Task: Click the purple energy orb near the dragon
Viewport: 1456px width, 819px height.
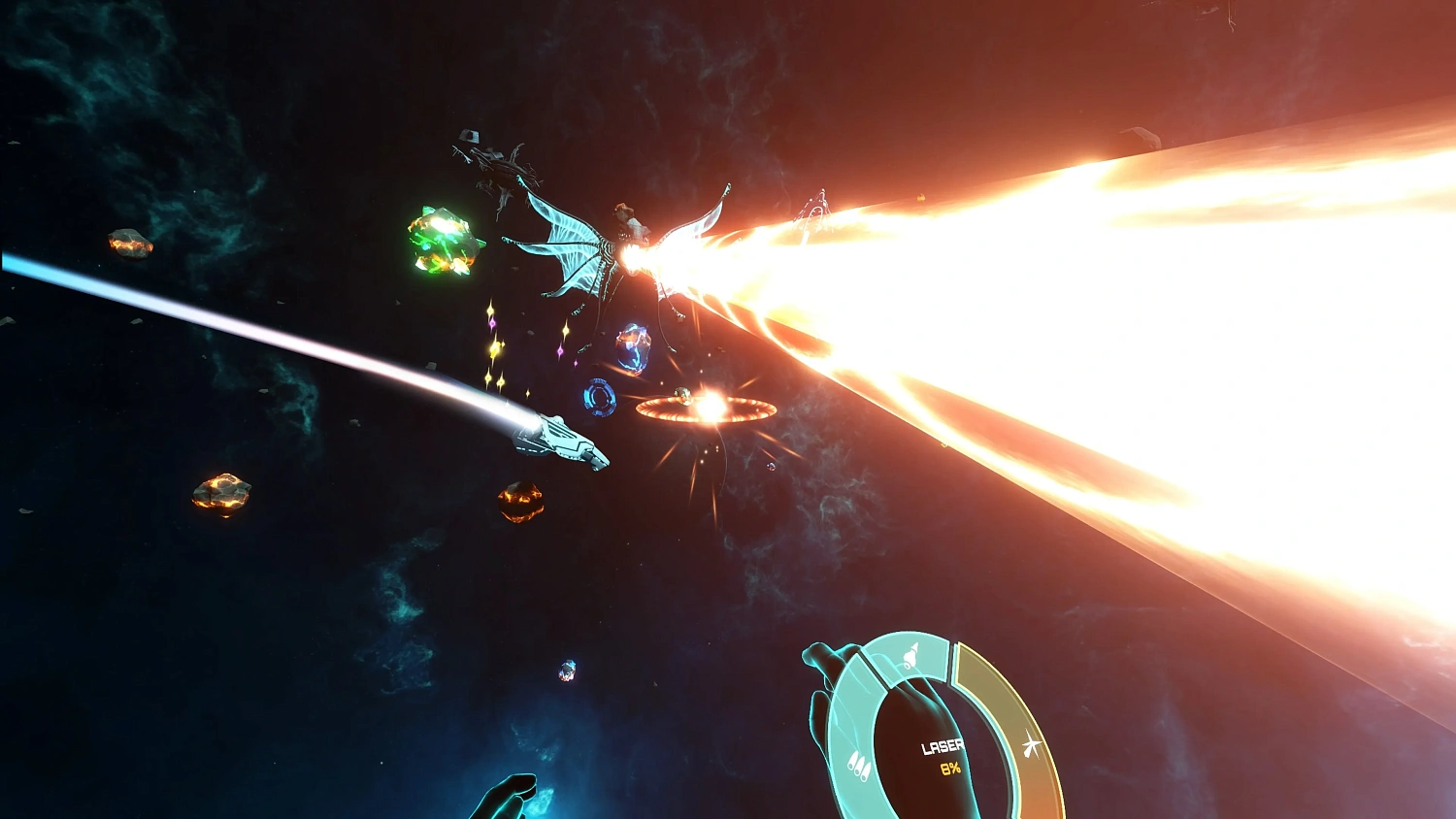Action: (634, 347)
